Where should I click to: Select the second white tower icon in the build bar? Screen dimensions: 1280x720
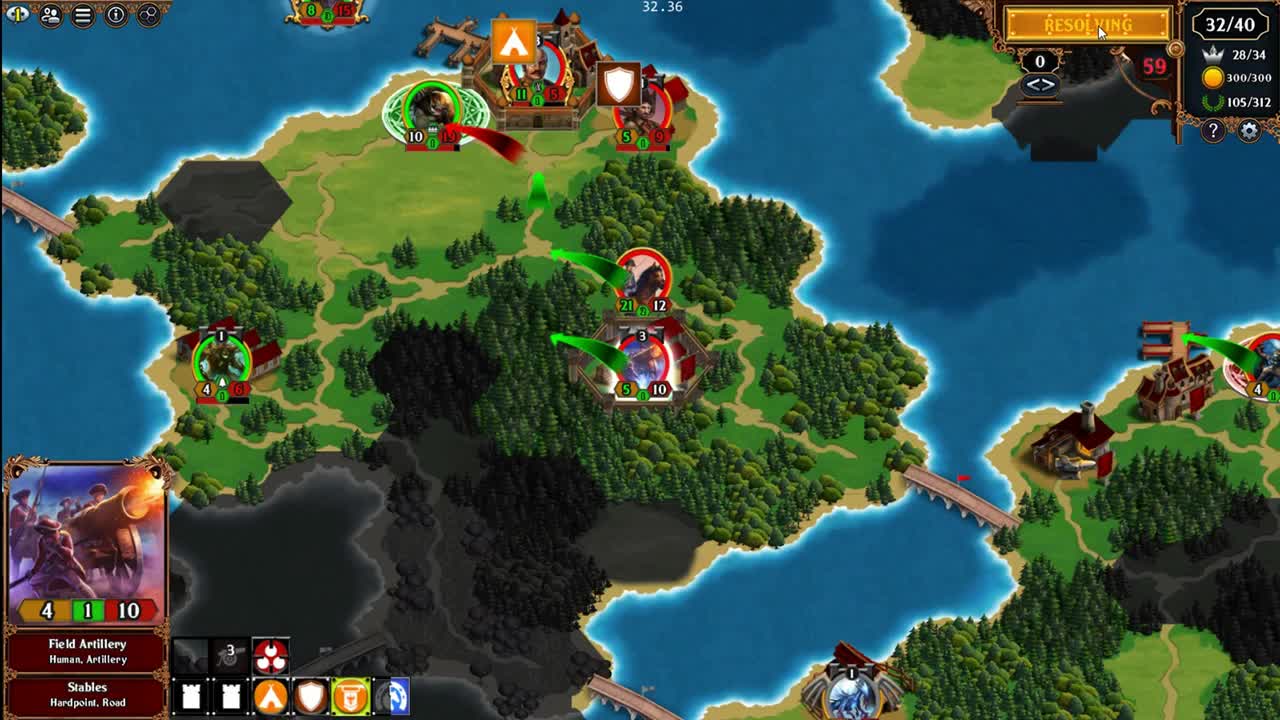[x=232, y=696]
